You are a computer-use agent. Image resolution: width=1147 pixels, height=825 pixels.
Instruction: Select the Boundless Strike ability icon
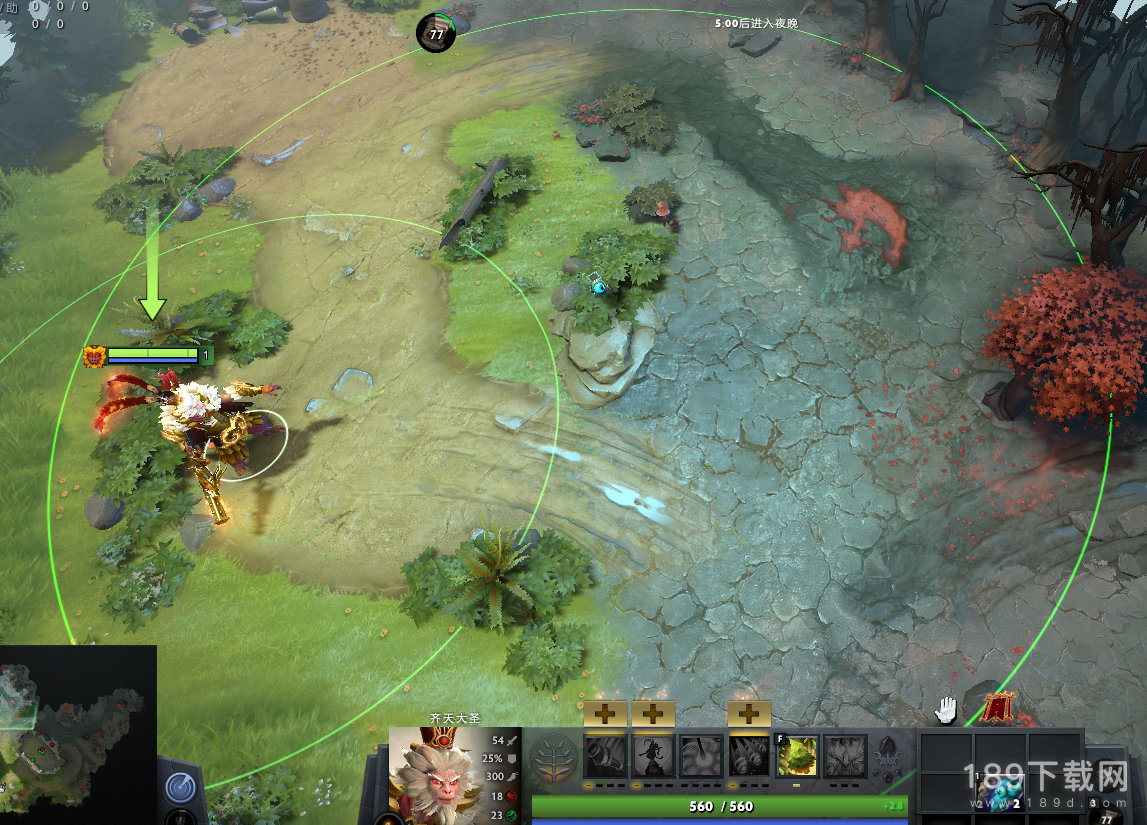pos(605,756)
